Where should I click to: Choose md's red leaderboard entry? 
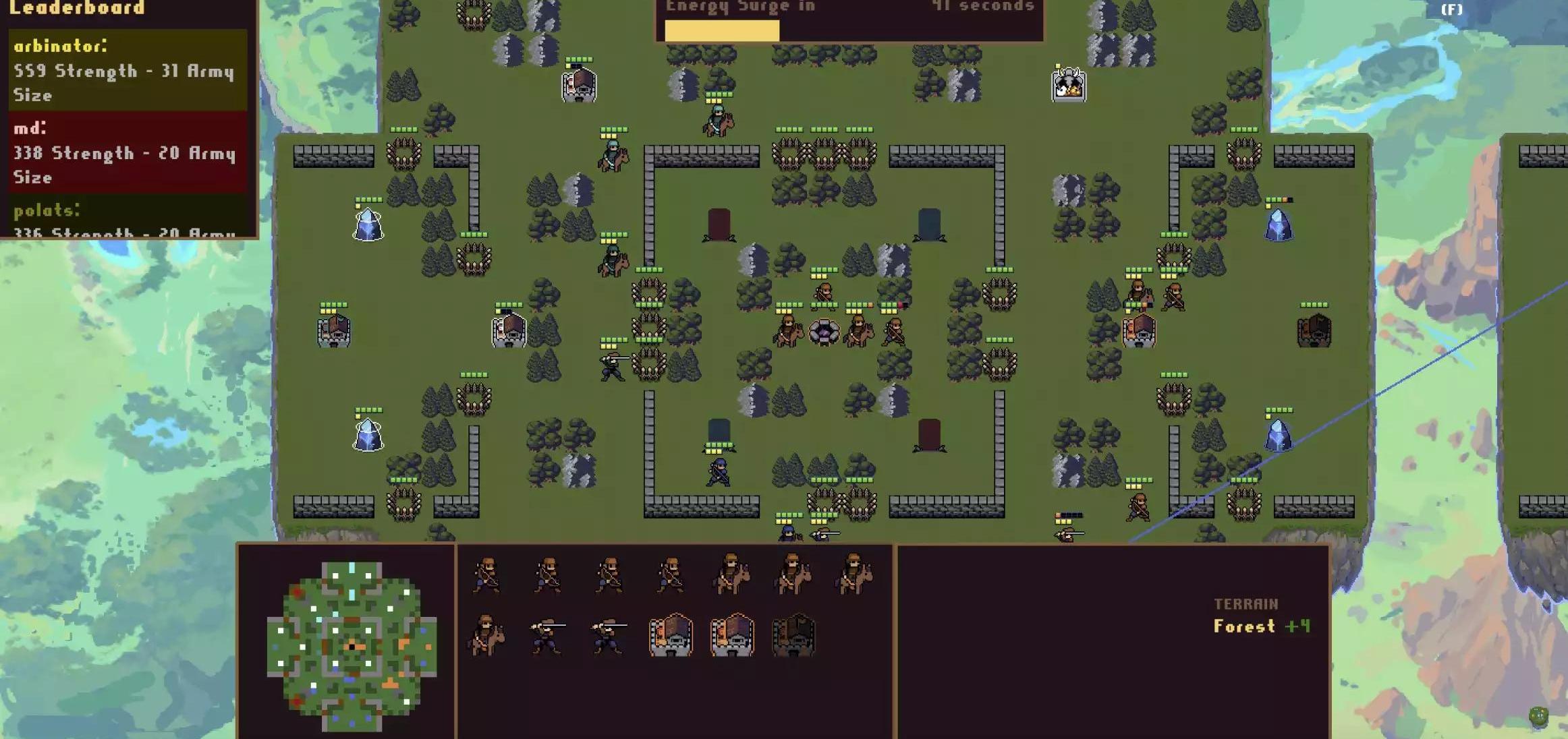[128, 152]
